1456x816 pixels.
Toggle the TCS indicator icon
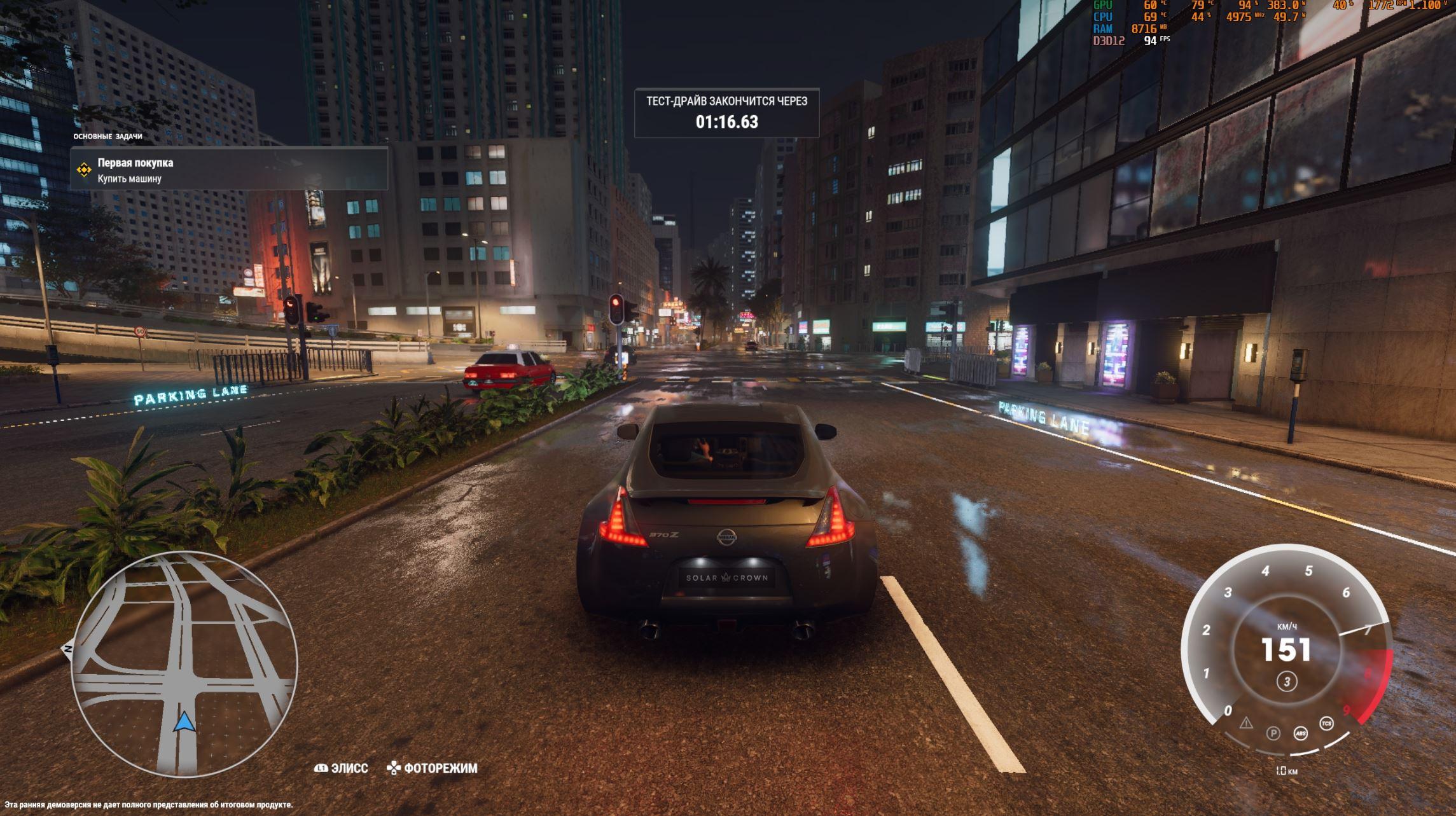[1326, 724]
